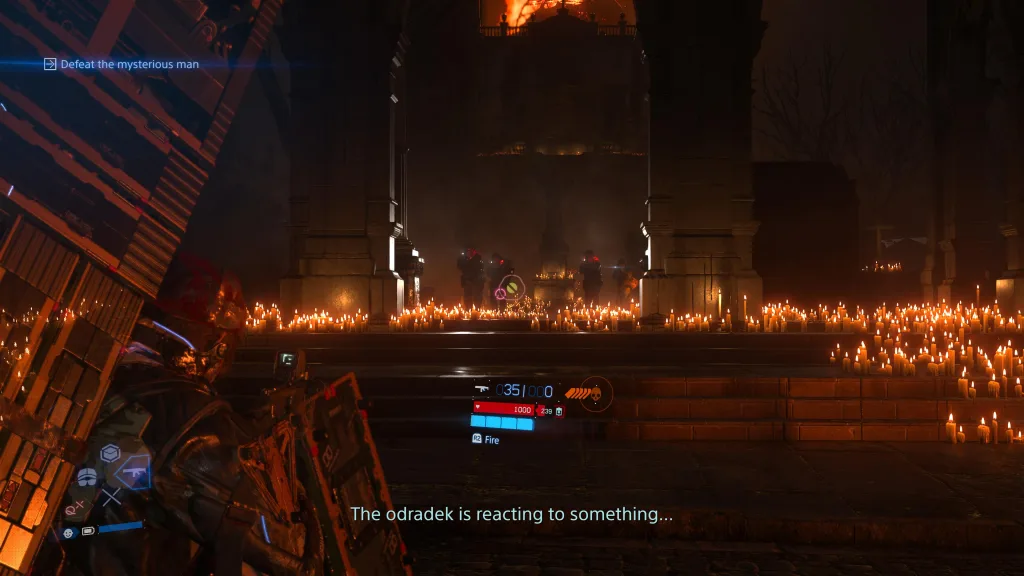Viewport: 1024px width, 576px height.
Task: Select the orange skull enemy alert icon
Action: (596, 393)
